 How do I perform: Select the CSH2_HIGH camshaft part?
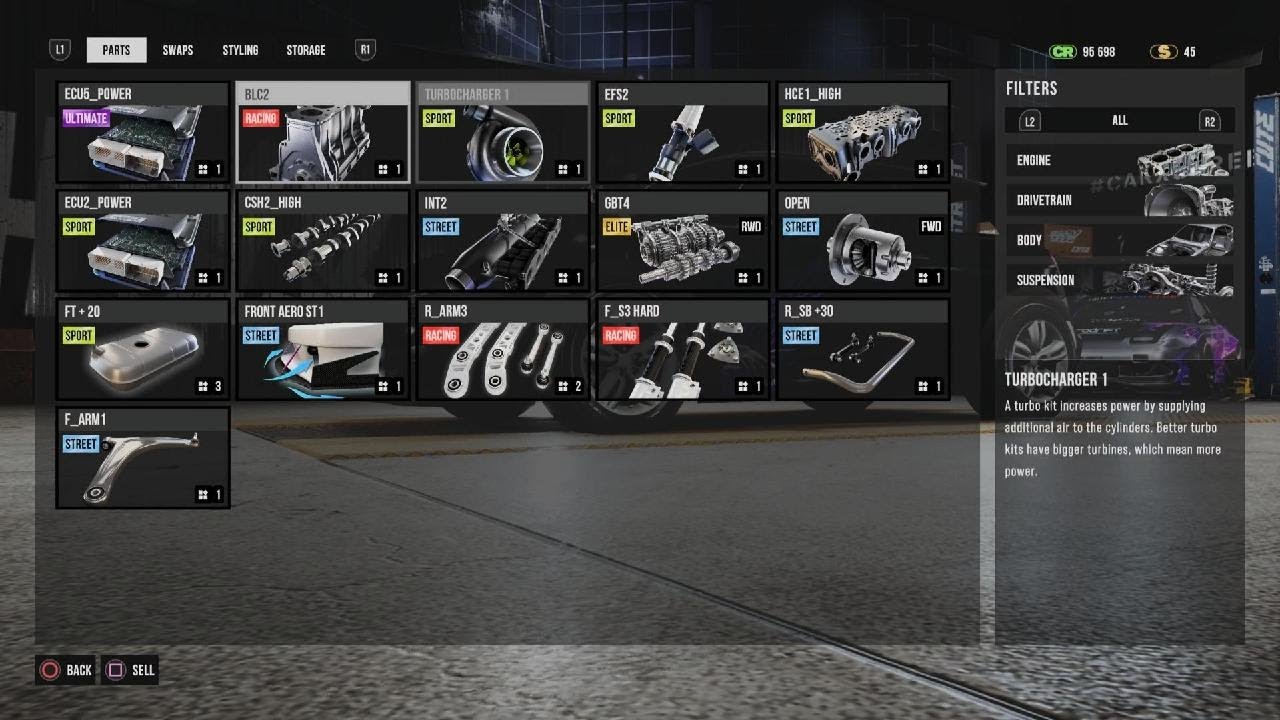(323, 241)
